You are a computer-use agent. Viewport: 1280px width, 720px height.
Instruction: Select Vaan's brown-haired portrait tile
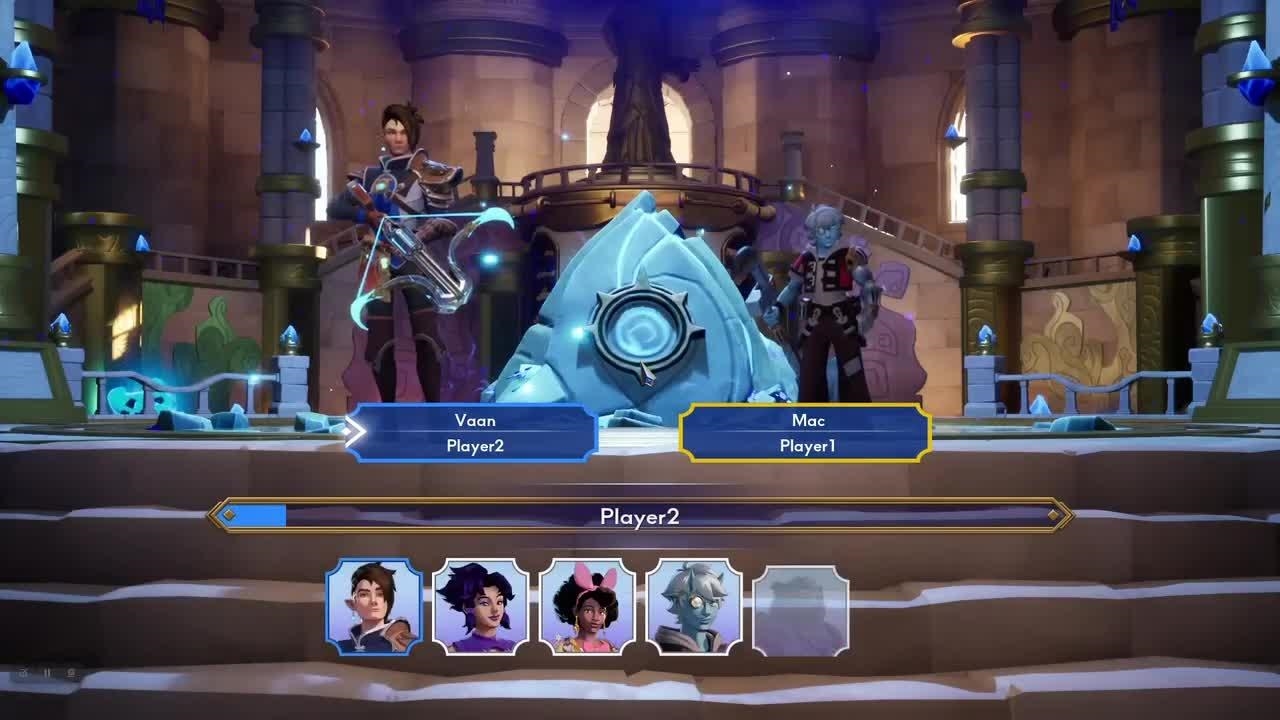[374, 607]
